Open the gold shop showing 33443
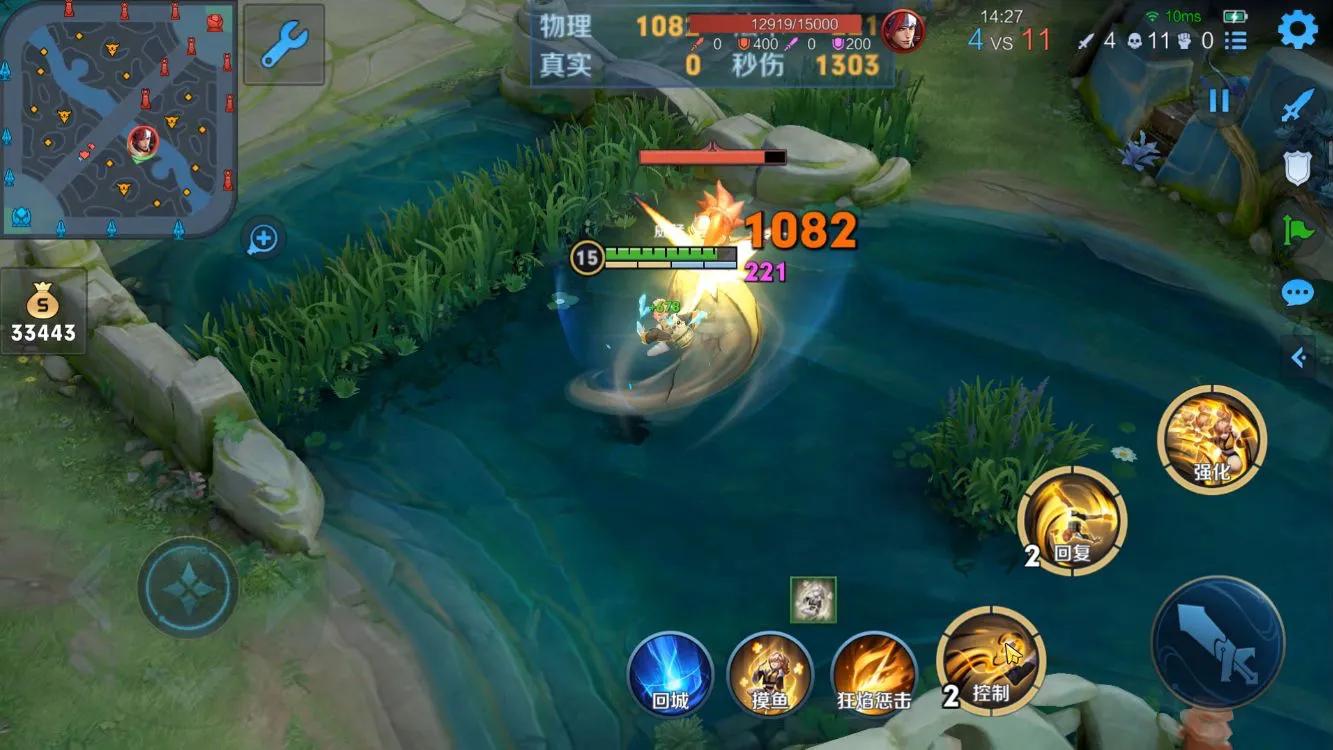Screen dimensions: 1333x750 pos(43,314)
